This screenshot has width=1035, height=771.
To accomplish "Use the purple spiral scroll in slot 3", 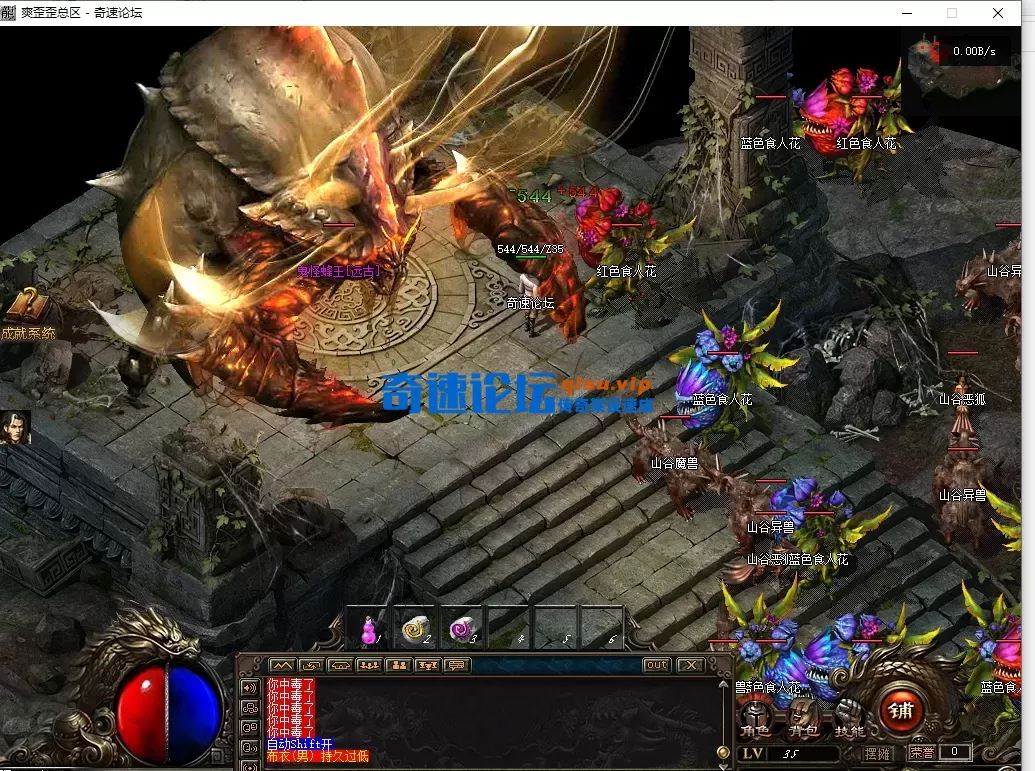I will coord(462,629).
